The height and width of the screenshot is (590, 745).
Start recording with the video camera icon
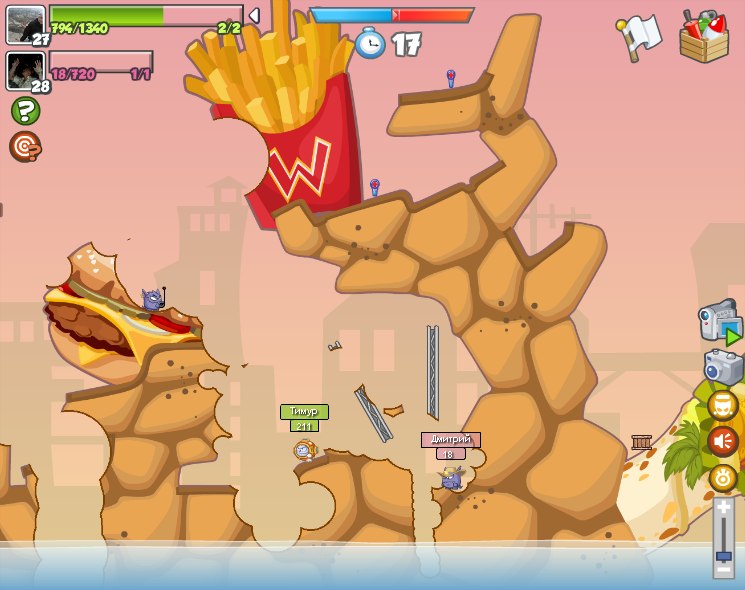click(720, 322)
